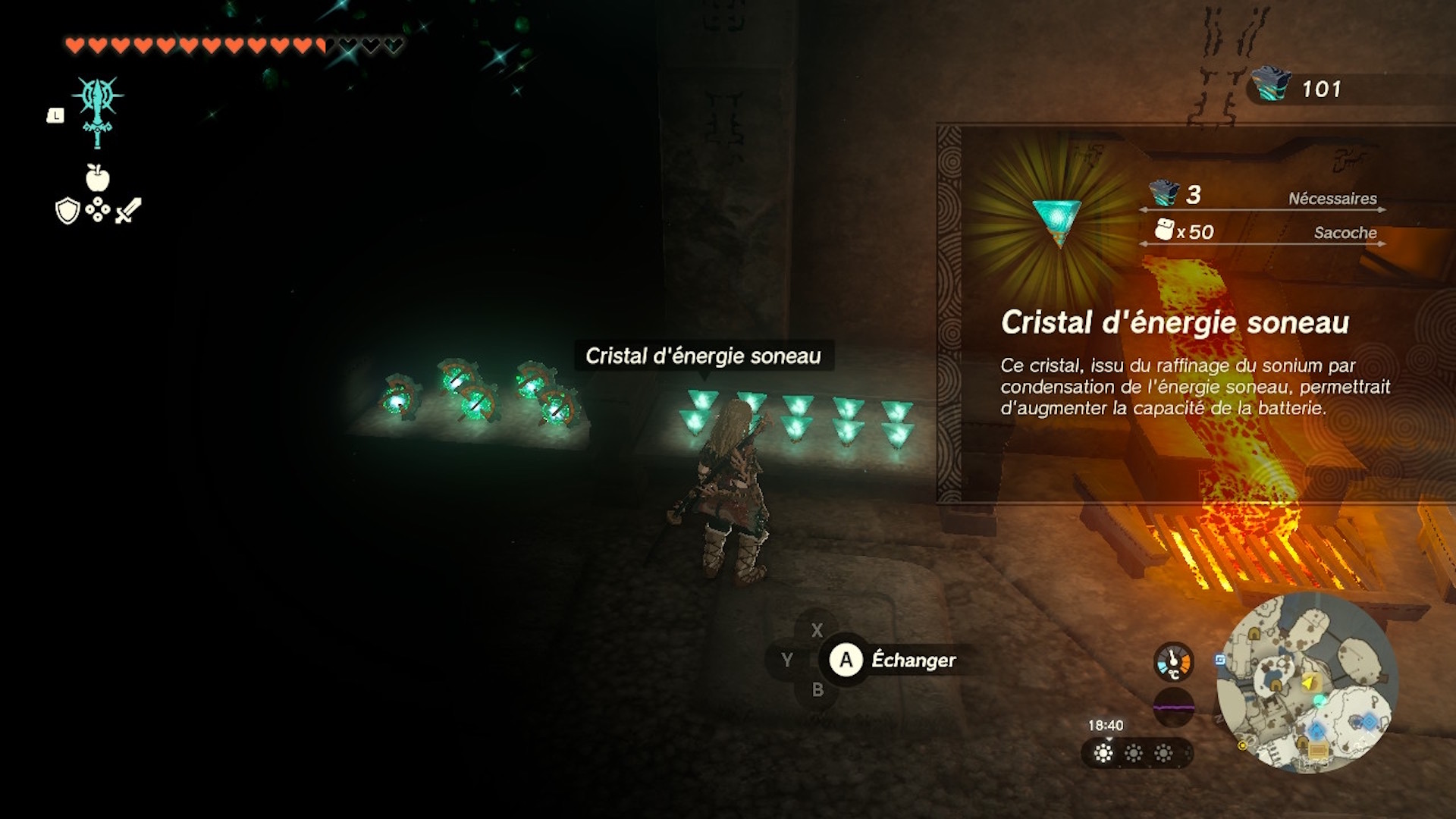Select the Fuse ability icon
This screenshot has height=819, width=1456.
click(98, 111)
